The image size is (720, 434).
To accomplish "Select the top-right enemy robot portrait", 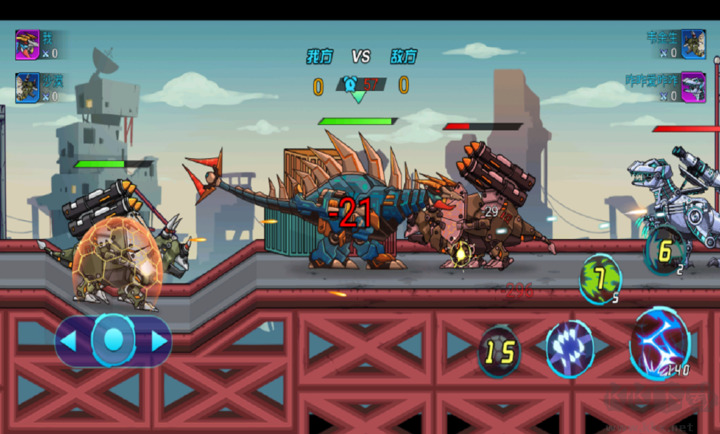I will point(693,43).
